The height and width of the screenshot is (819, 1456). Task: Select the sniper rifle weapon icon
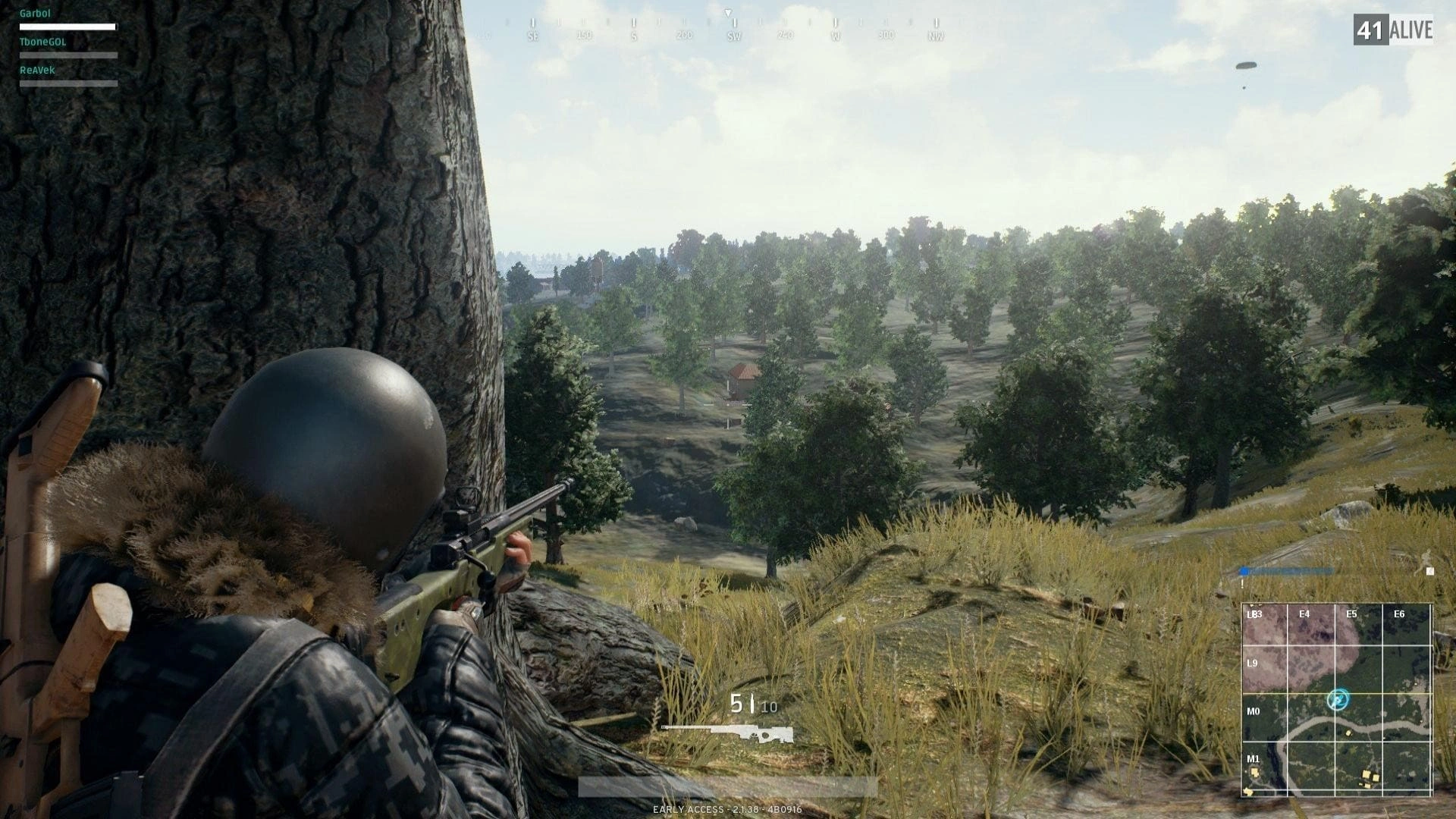(x=728, y=733)
